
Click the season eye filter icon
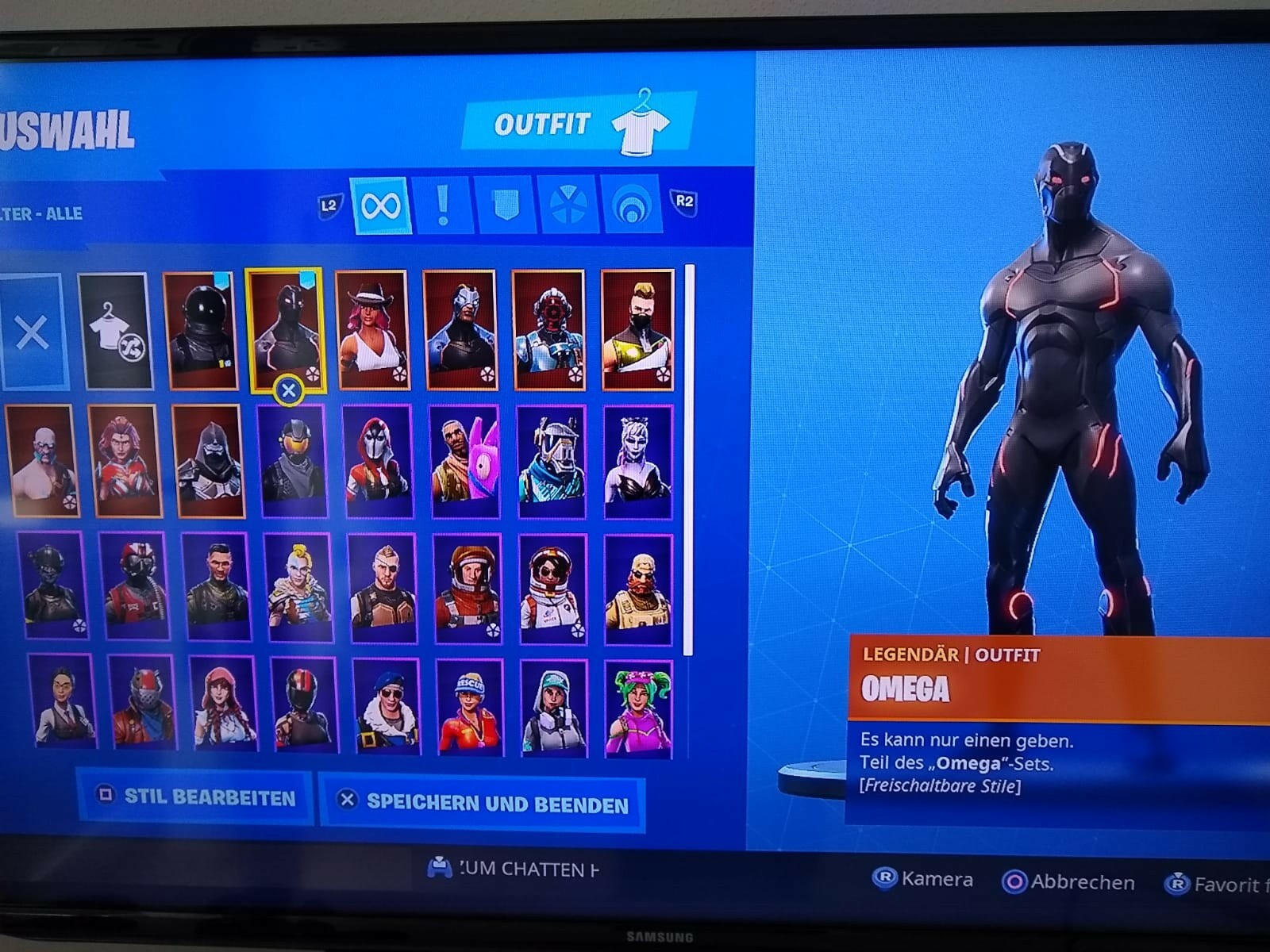click(x=629, y=208)
